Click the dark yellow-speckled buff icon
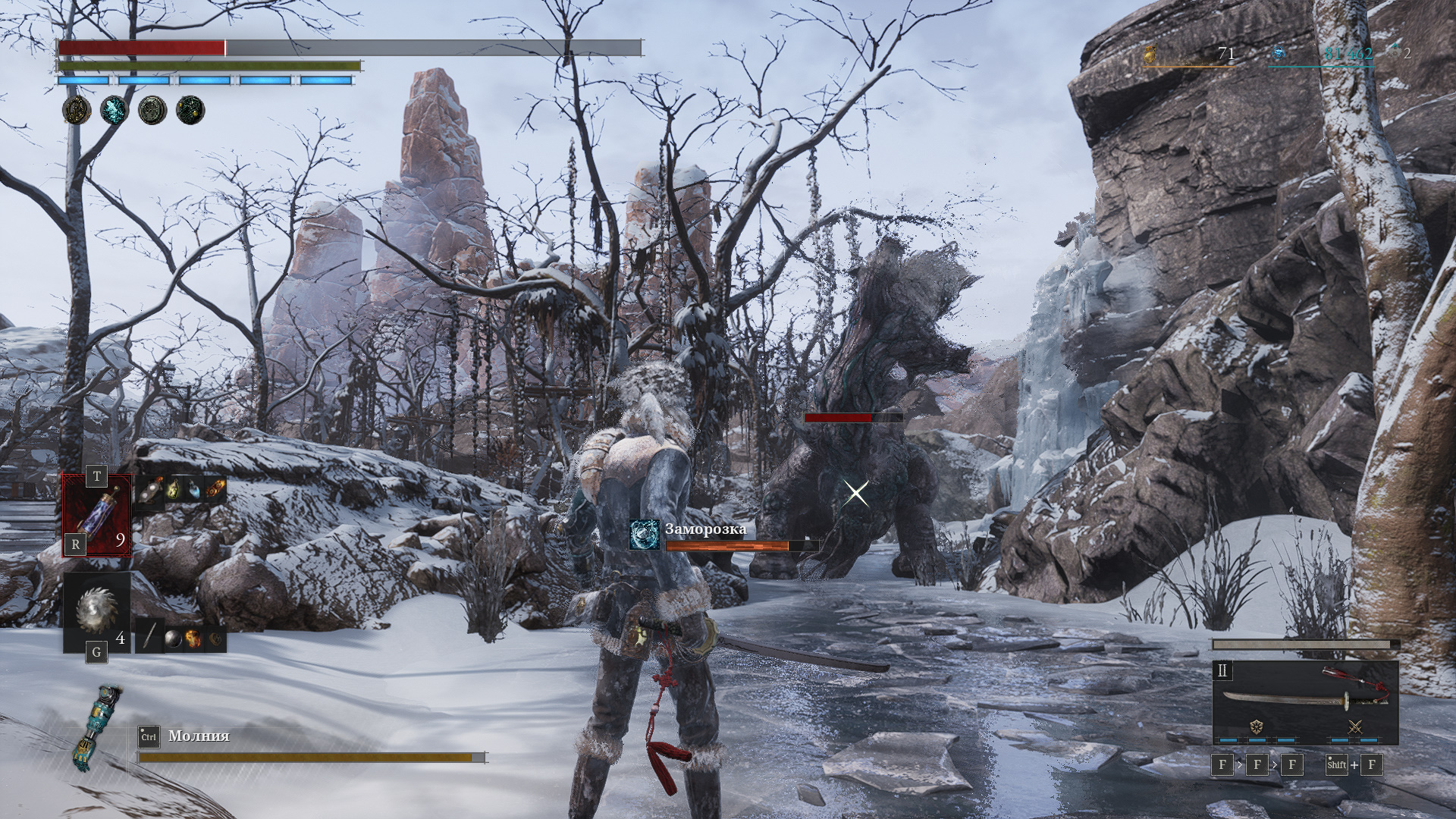Viewport: 1456px width, 819px height. pyautogui.click(x=190, y=111)
